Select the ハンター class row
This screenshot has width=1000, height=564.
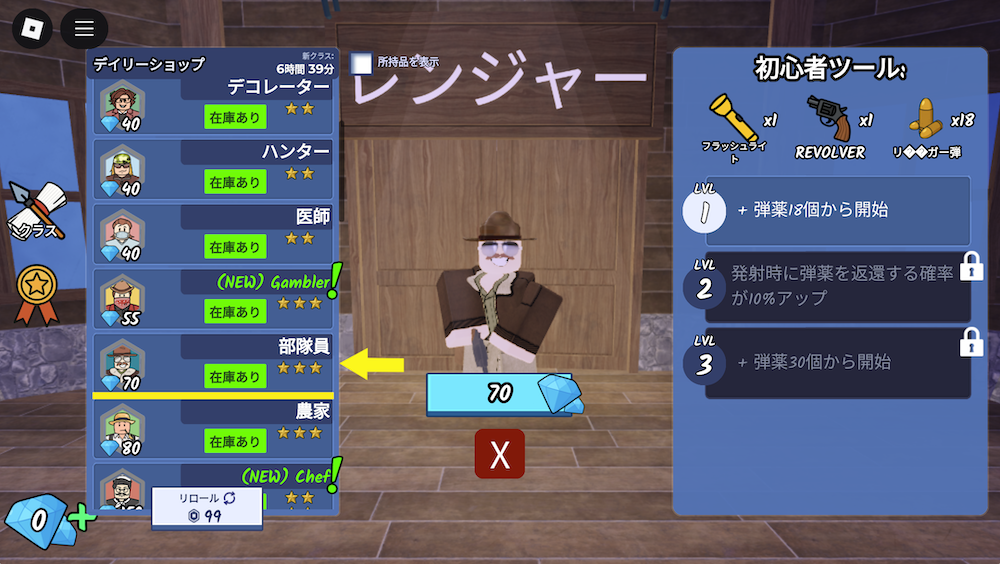click(x=215, y=168)
